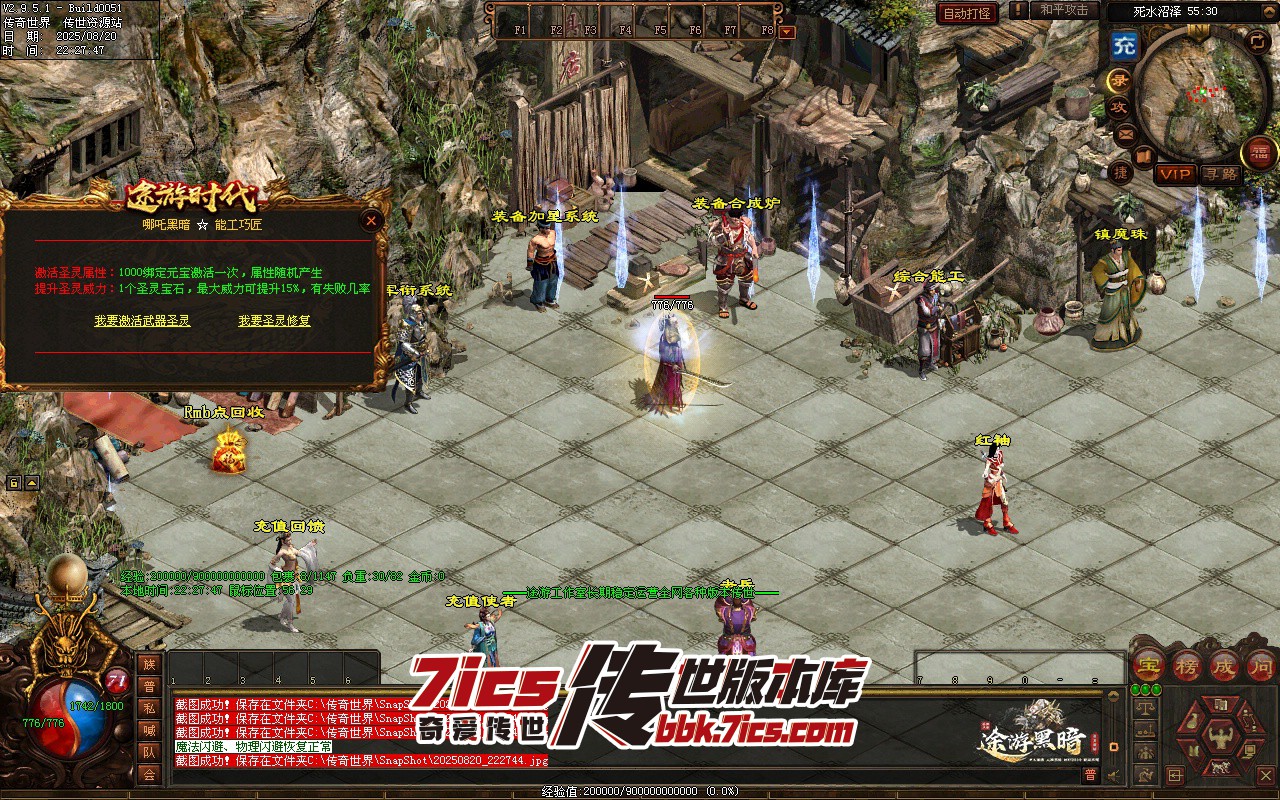Switch chat channel to 私 private
Viewport: 1280px width, 800px height.
point(149,708)
